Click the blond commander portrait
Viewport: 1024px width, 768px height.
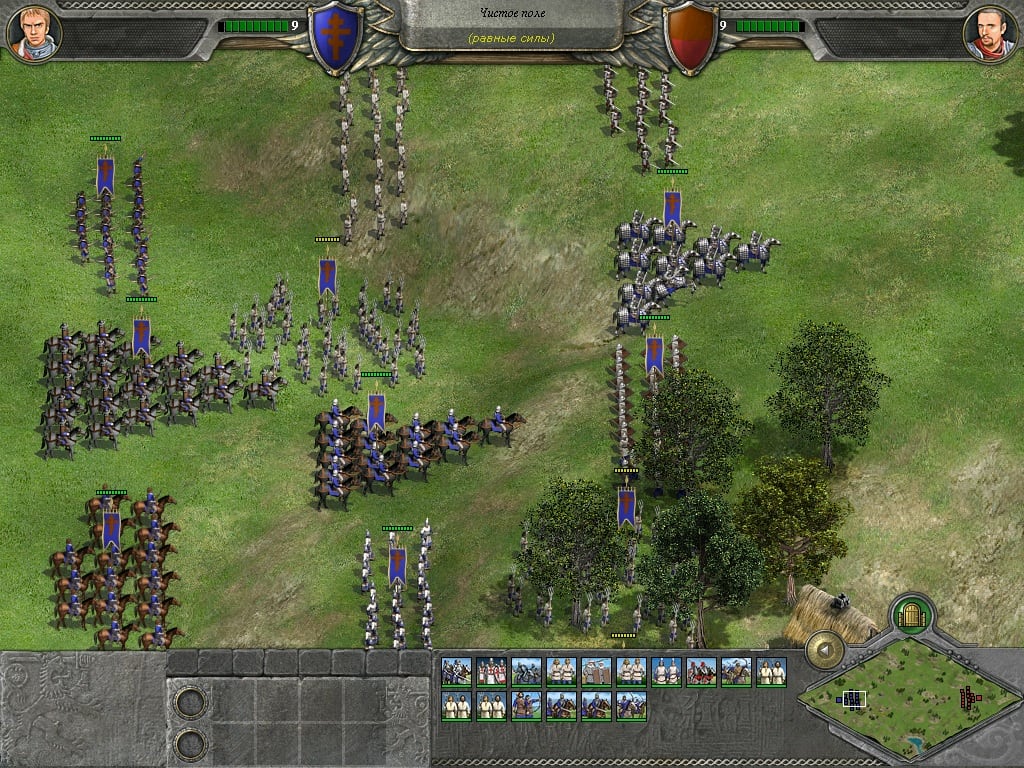[x=34, y=32]
